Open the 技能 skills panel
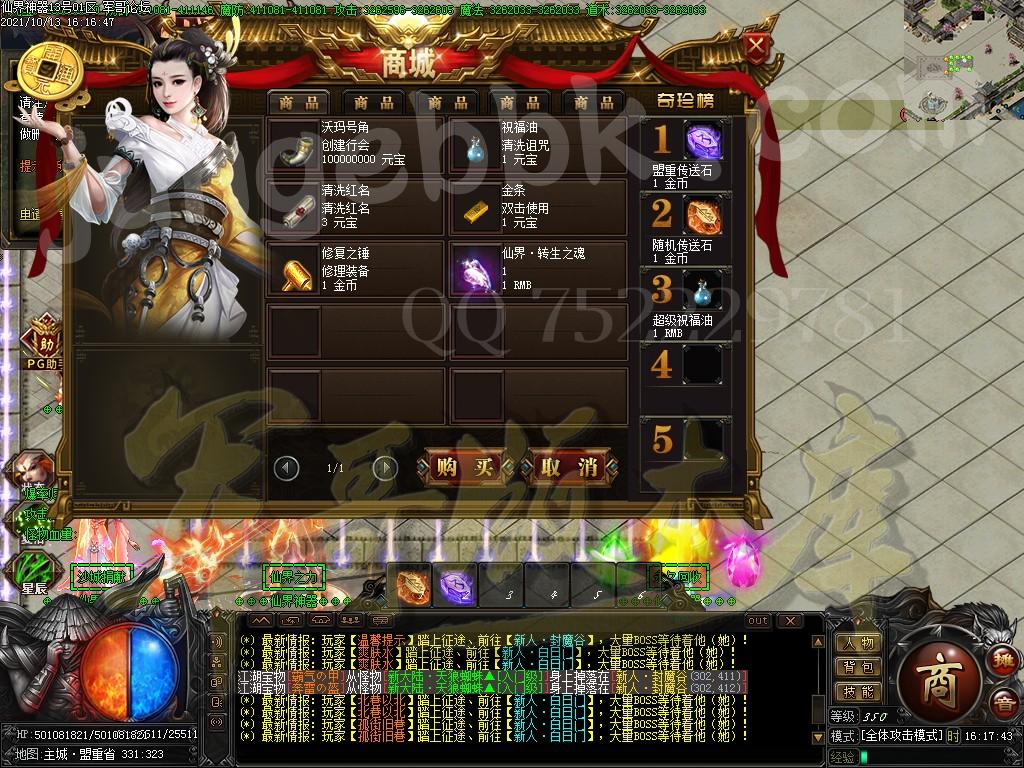 coord(859,692)
